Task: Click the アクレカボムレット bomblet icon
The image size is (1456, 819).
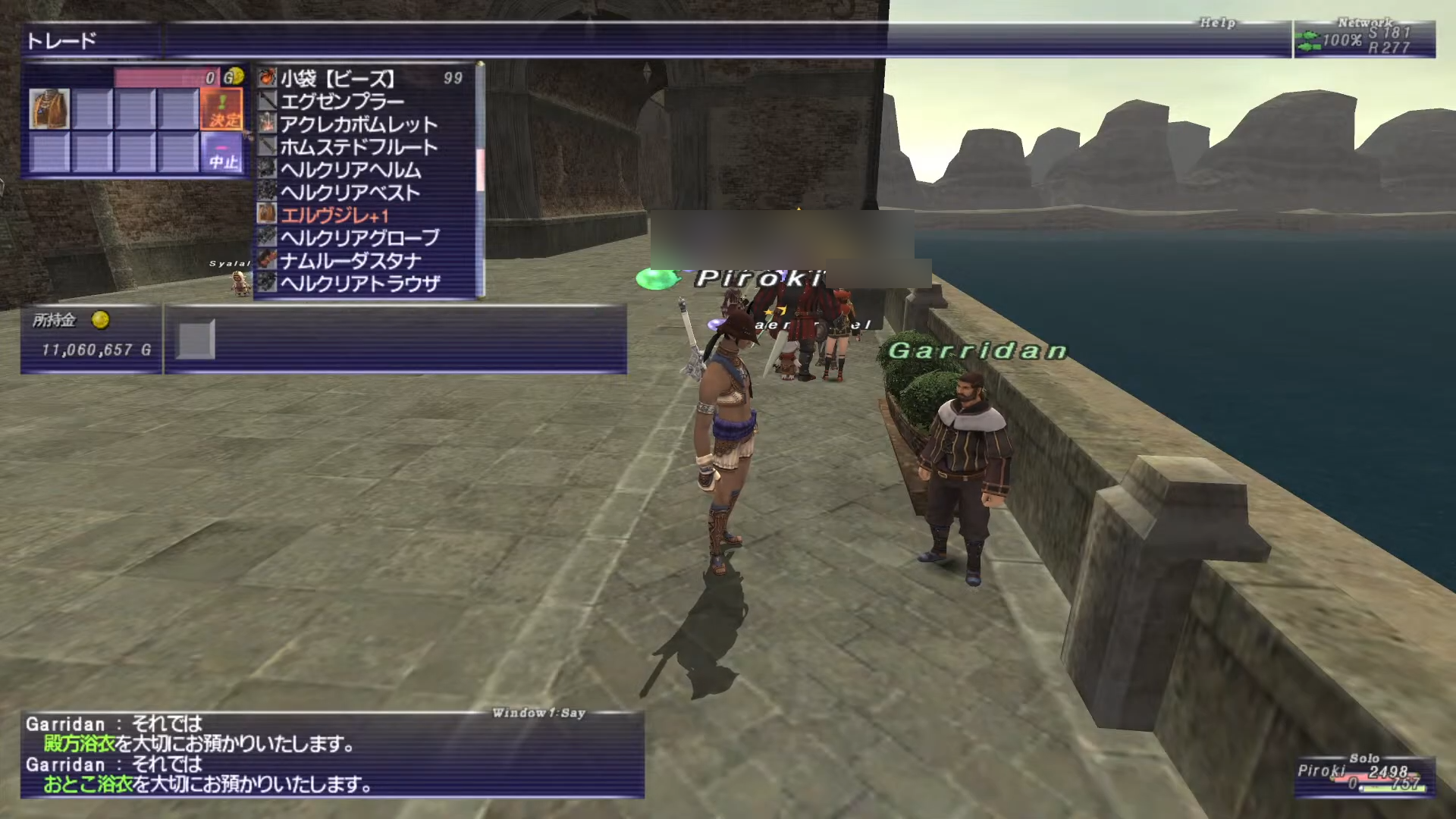Action: click(x=265, y=122)
